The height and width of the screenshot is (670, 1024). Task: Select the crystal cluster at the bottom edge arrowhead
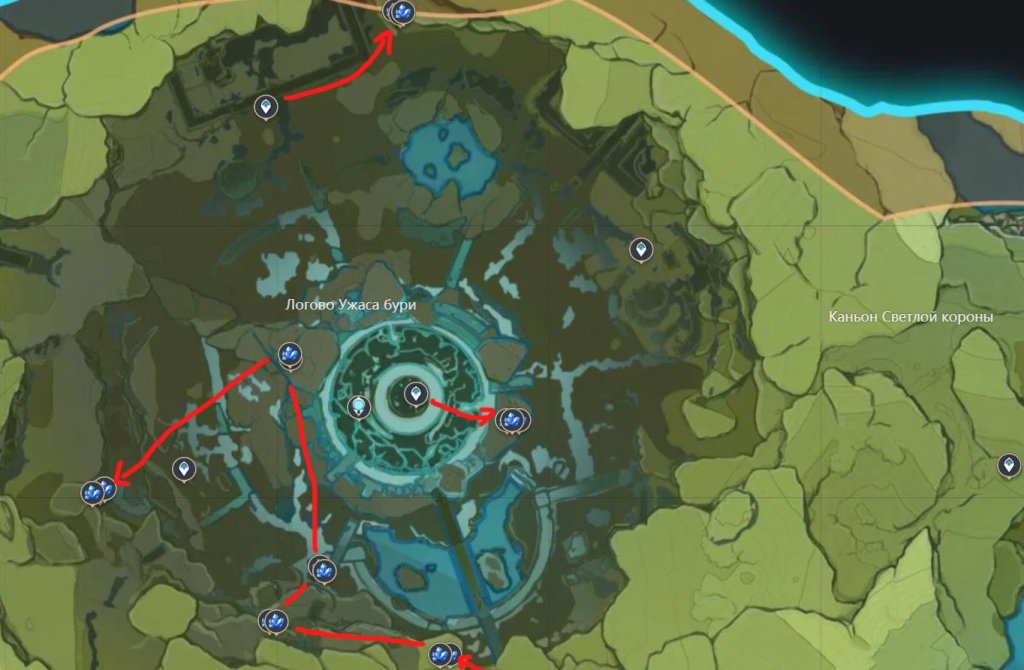[x=442, y=655]
